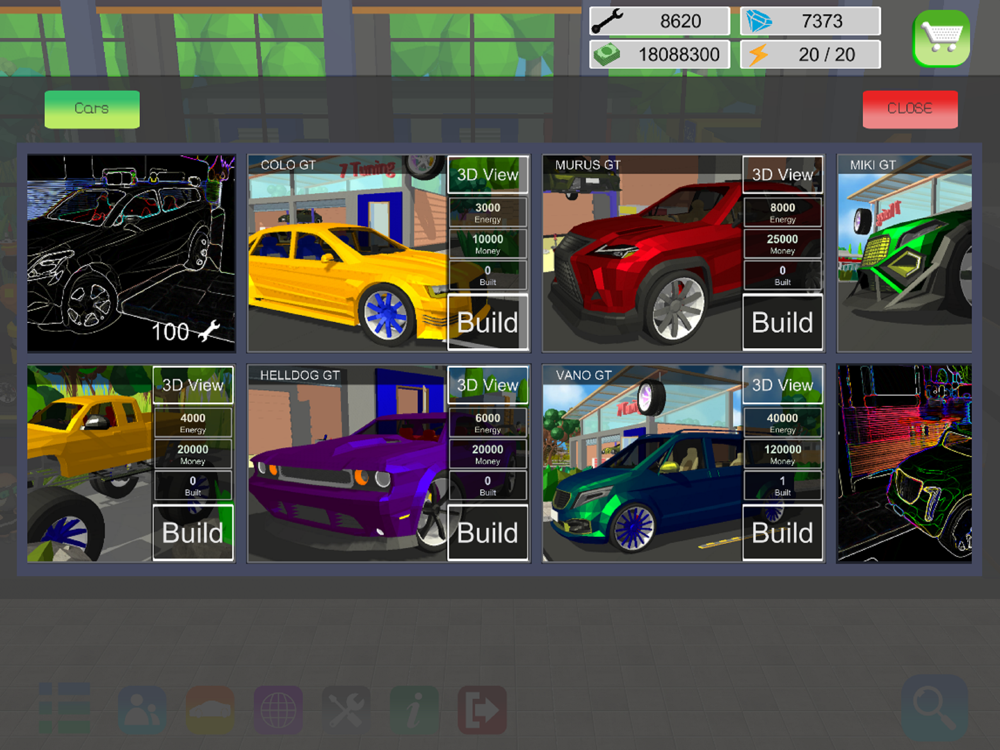View HELLDOG GT in 3D

click(x=488, y=385)
